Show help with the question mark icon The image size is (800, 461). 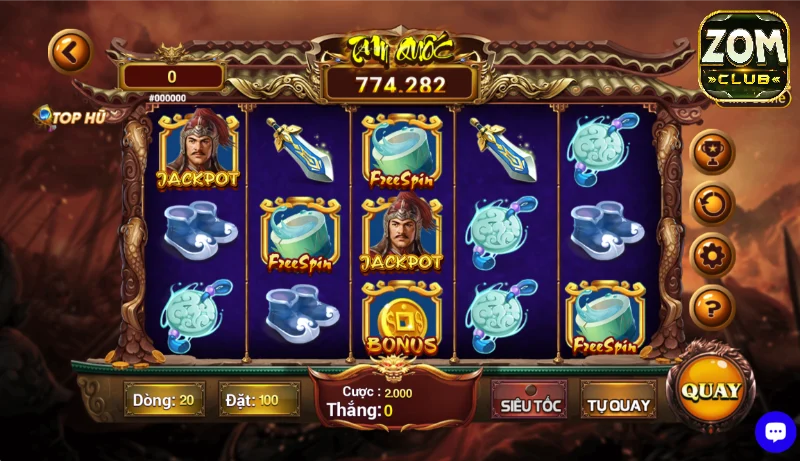click(713, 307)
